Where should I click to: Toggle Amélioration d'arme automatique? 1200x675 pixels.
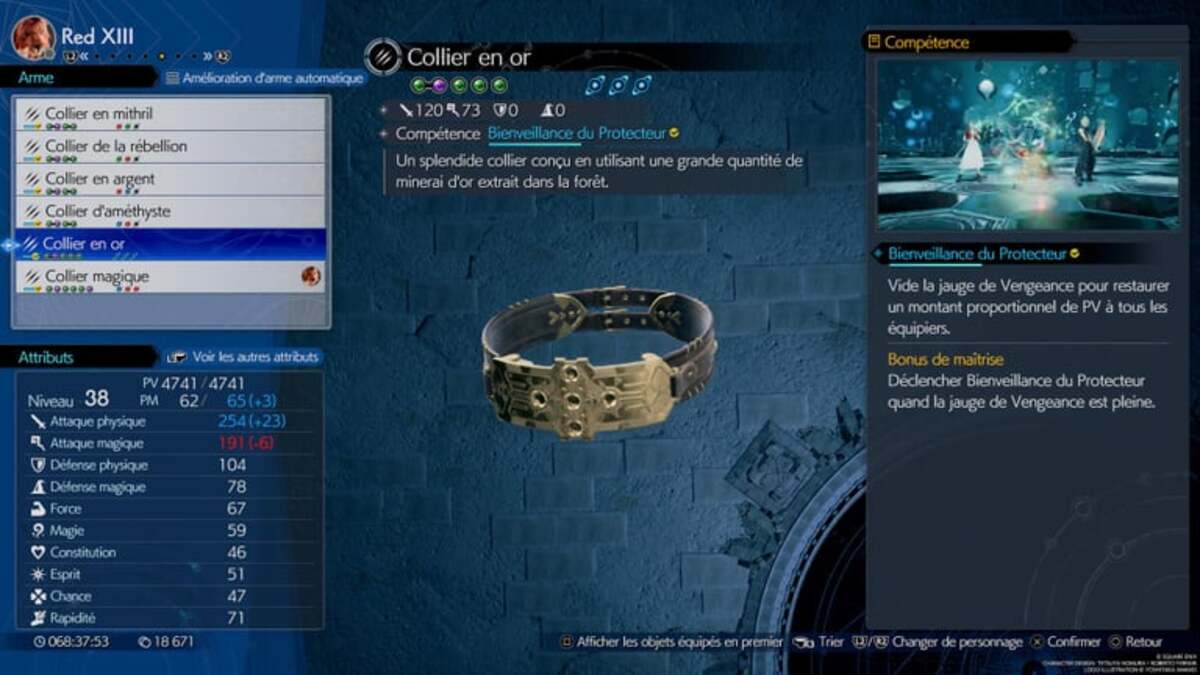264,78
